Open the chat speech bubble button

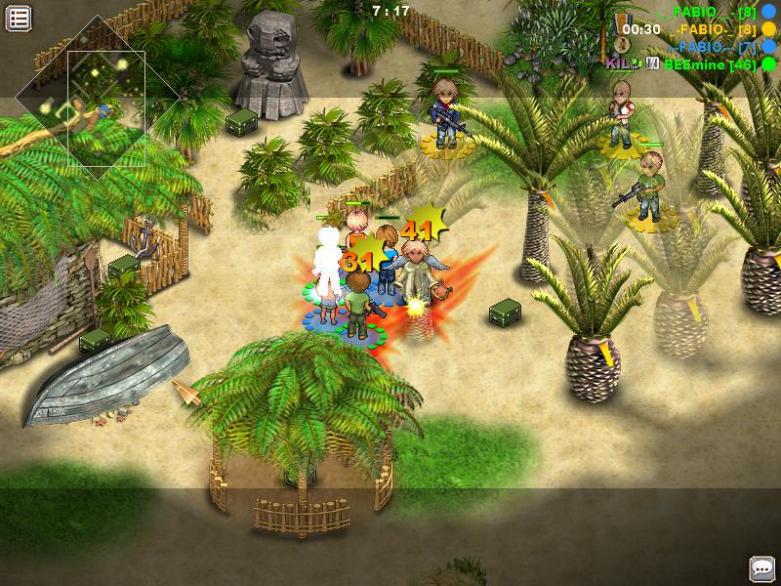click(x=763, y=567)
